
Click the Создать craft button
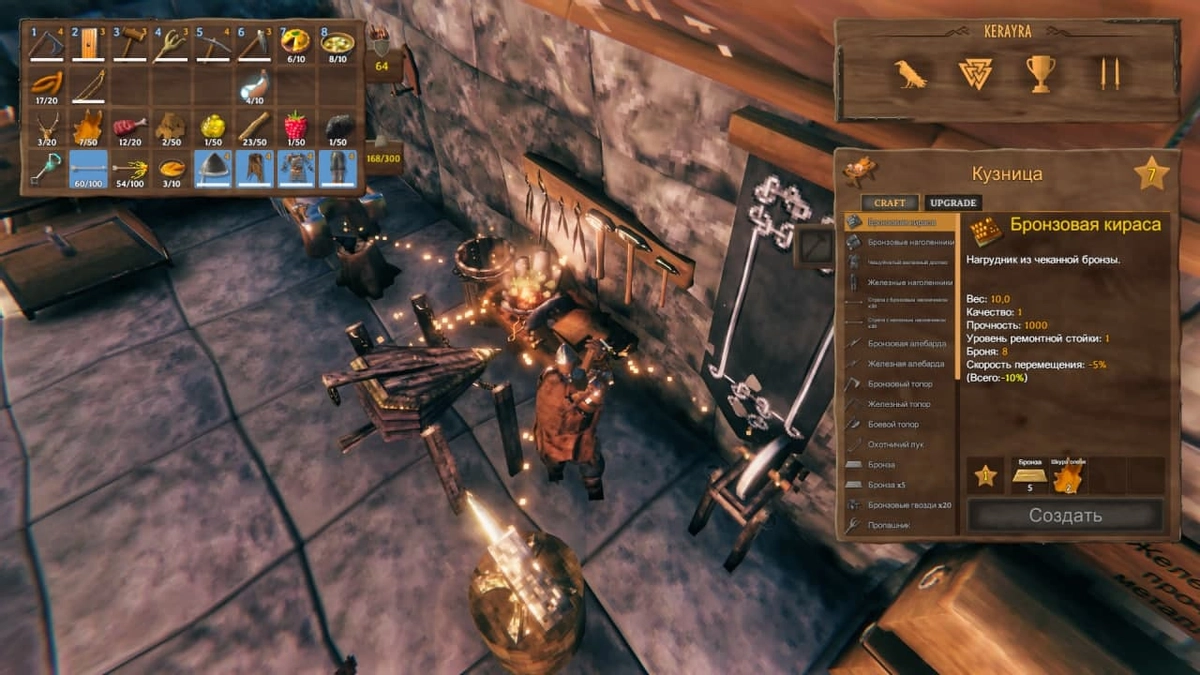pyautogui.click(x=1065, y=516)
